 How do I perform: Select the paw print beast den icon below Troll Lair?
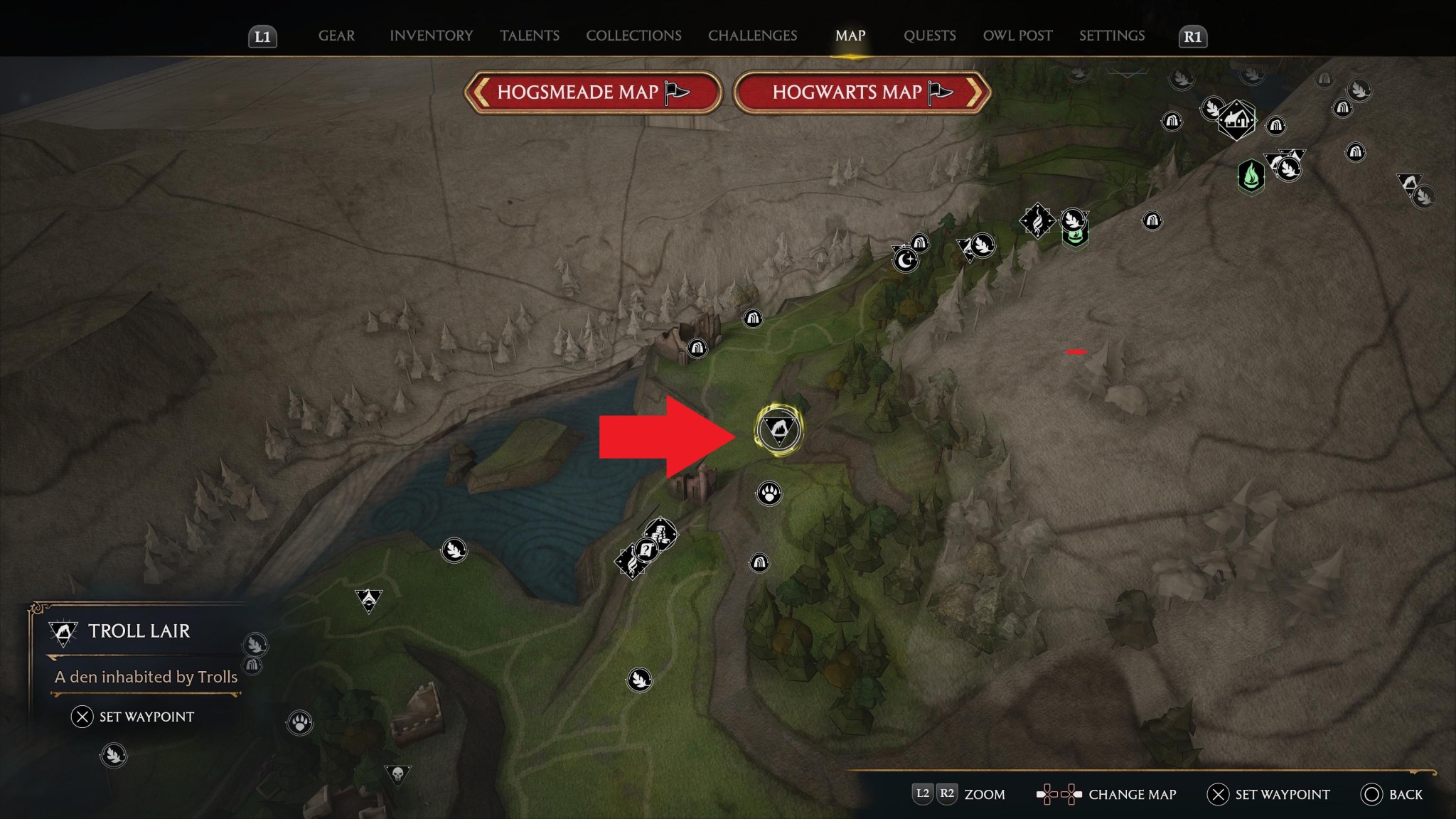[767, 492]
